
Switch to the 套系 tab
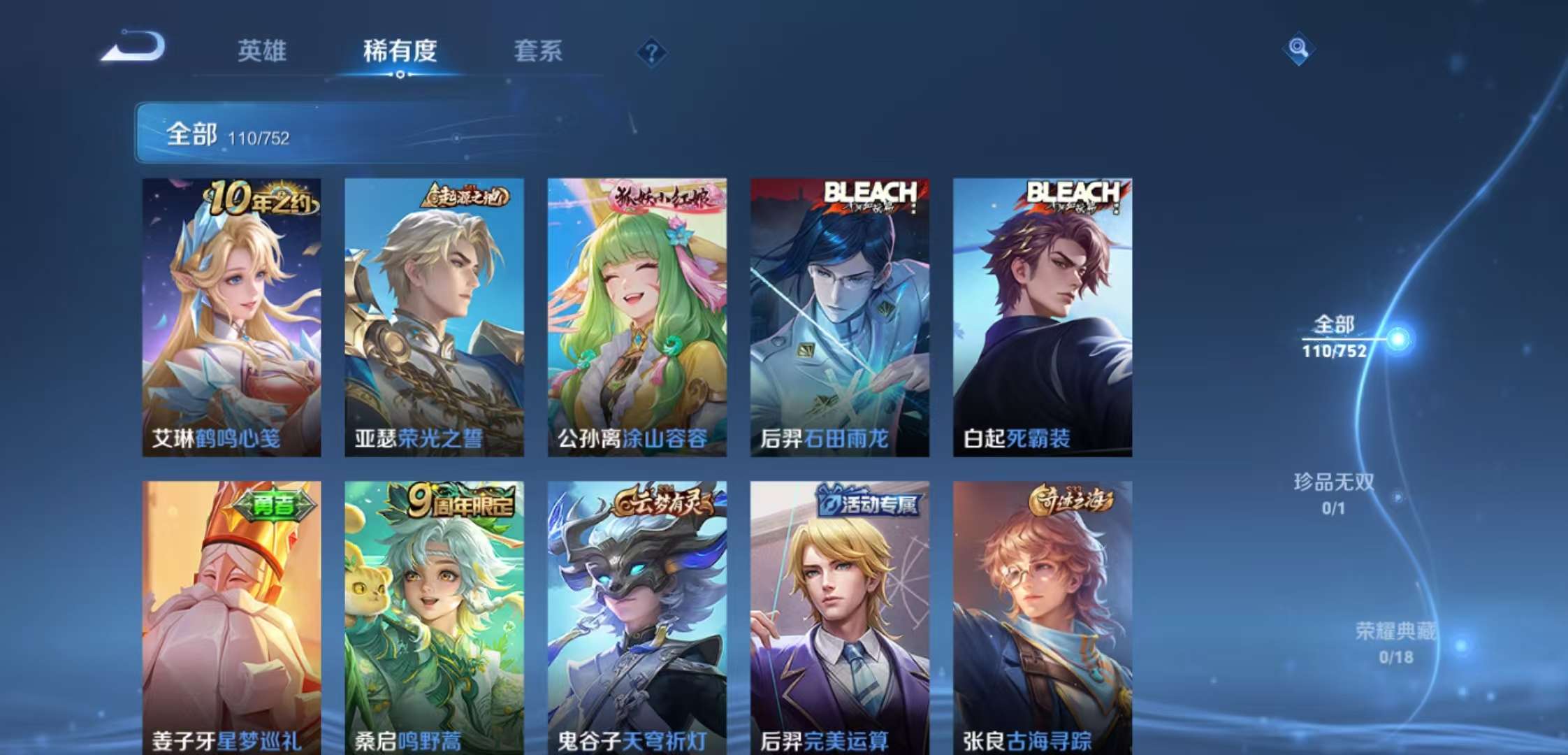coord(538,51)
